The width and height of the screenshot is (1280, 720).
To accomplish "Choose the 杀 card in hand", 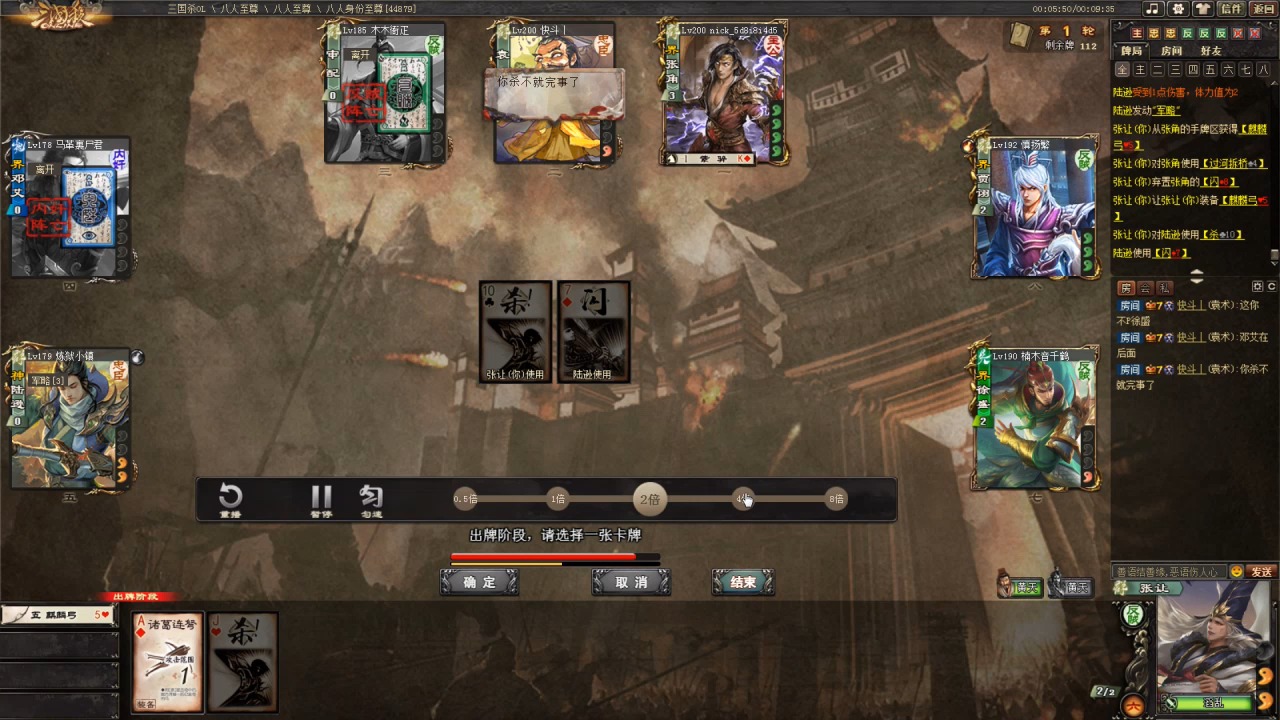I will 242,662.
